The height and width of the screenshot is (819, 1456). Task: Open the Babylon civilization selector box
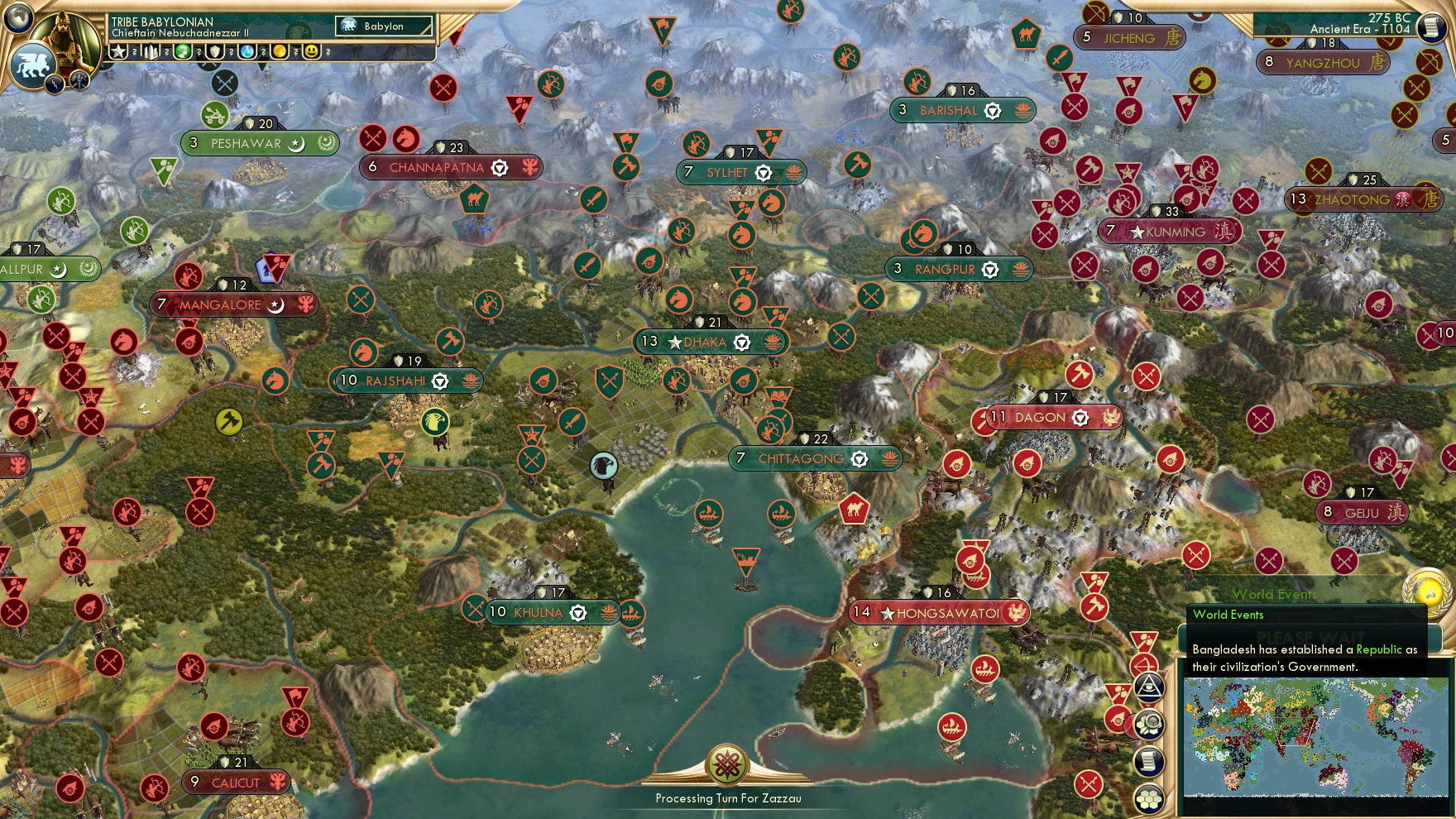pos(383,26)
